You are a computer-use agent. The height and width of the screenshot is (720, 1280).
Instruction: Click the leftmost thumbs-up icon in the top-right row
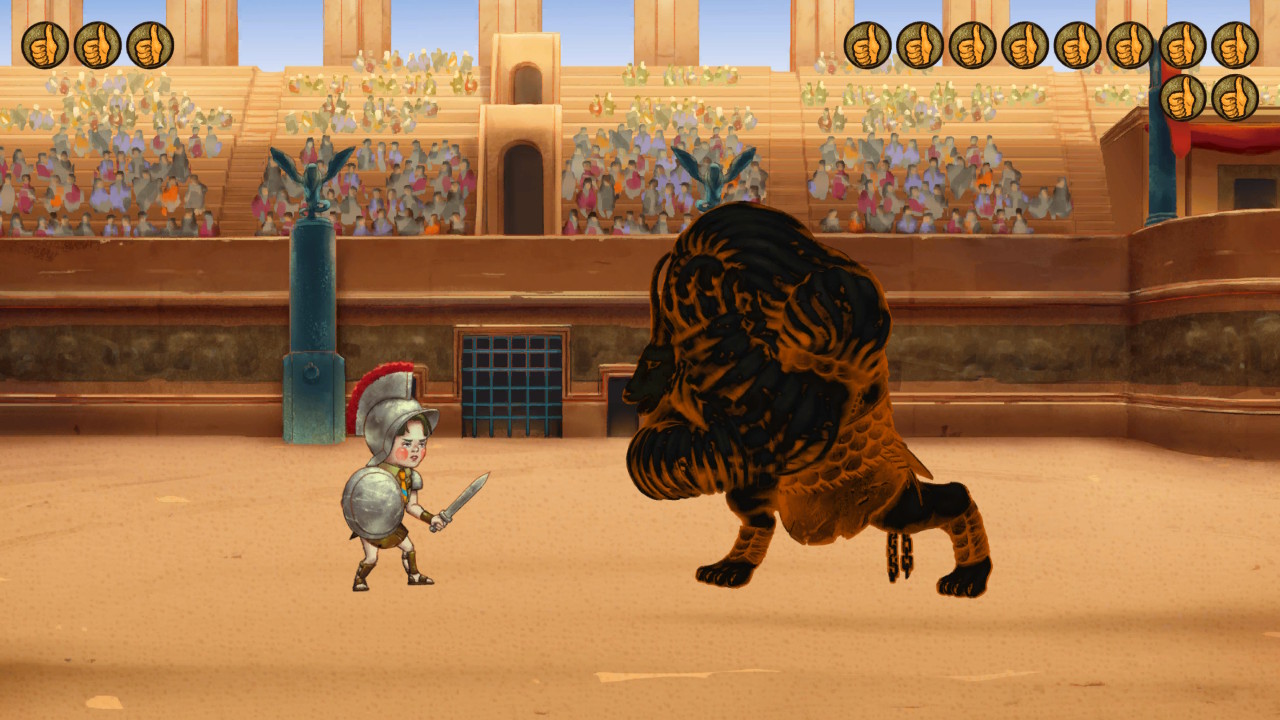click(x=869, y=44)
